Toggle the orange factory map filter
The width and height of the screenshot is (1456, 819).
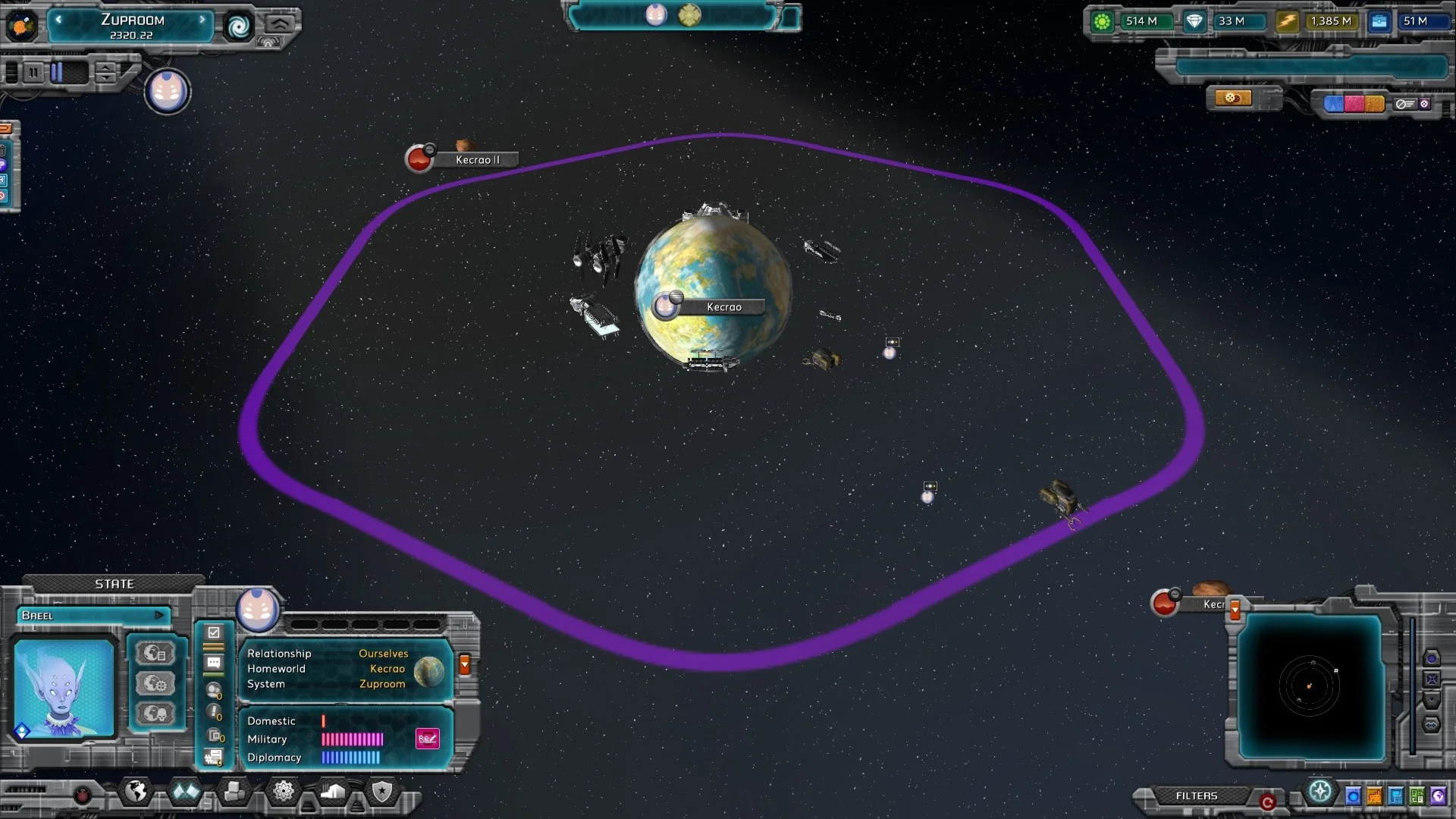1374,796
